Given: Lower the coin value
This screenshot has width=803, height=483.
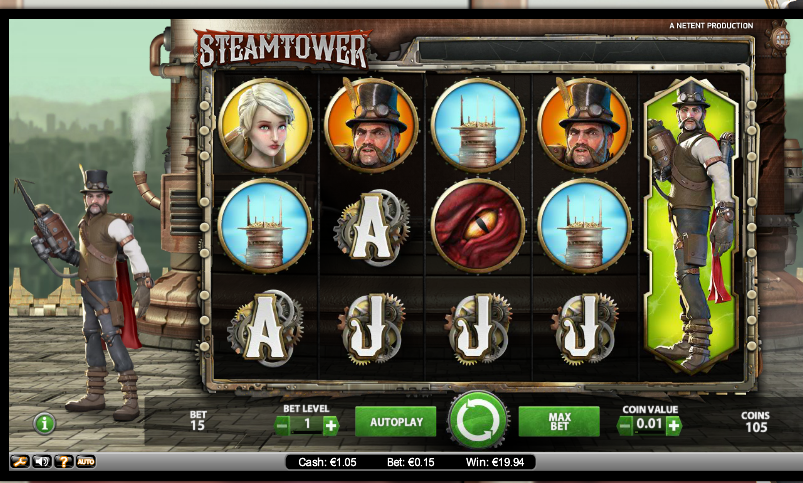Looking at the screenshot, I should tap(626, 425).
